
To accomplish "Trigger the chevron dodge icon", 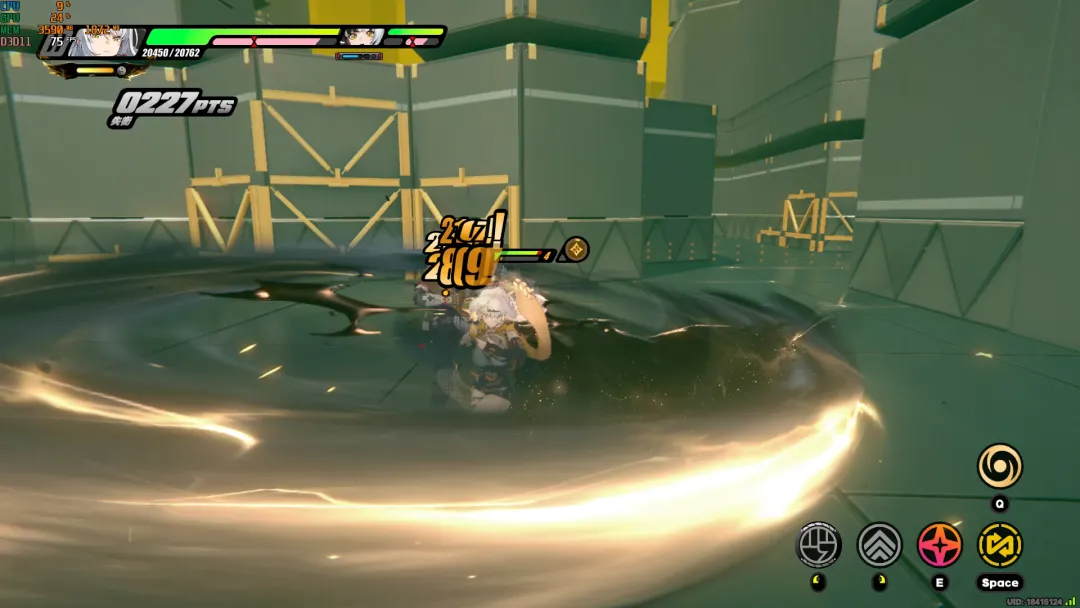I will pos(879,545).
